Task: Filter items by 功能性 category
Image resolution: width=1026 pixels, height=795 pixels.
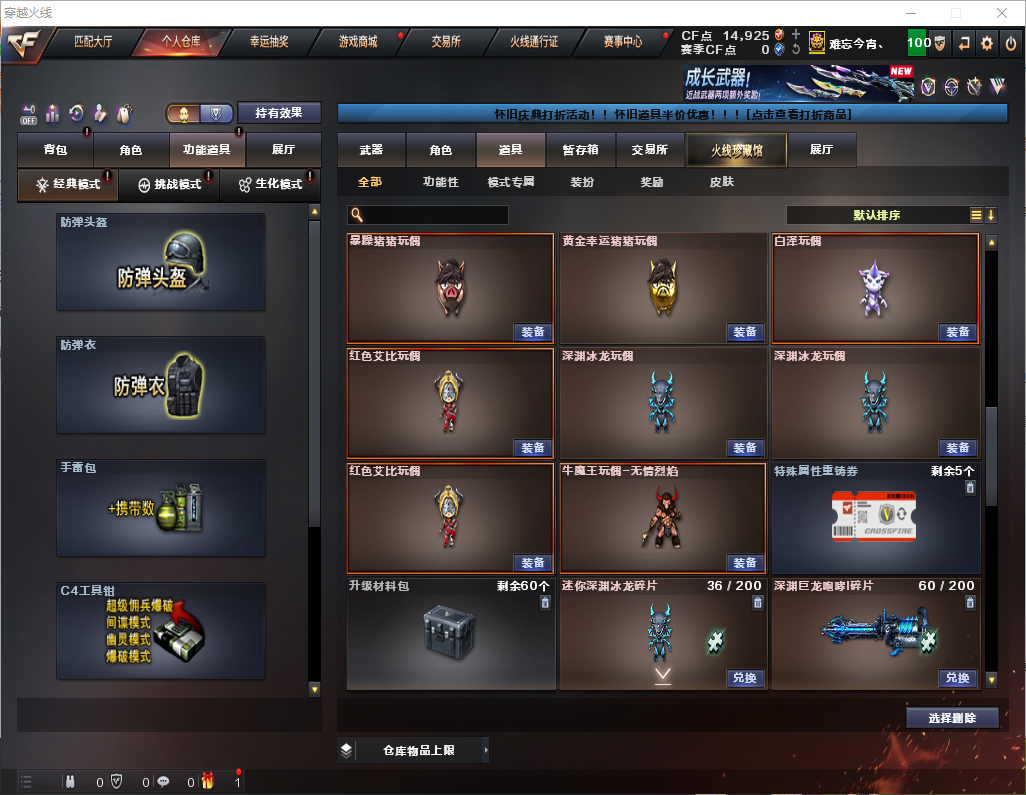Action: point(440,182)
